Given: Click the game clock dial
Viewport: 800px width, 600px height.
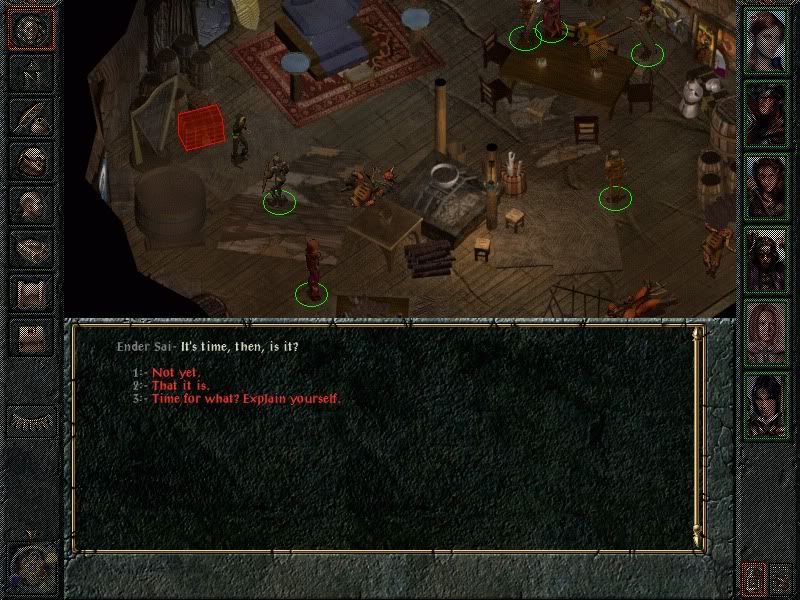Looking at the screenshot, I should [30, 565].
